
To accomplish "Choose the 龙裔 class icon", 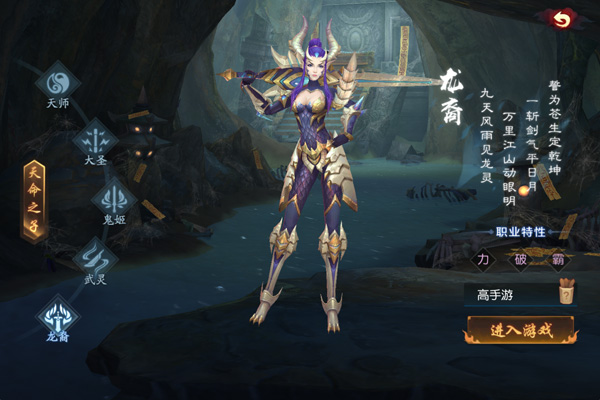I will [58, 314].
